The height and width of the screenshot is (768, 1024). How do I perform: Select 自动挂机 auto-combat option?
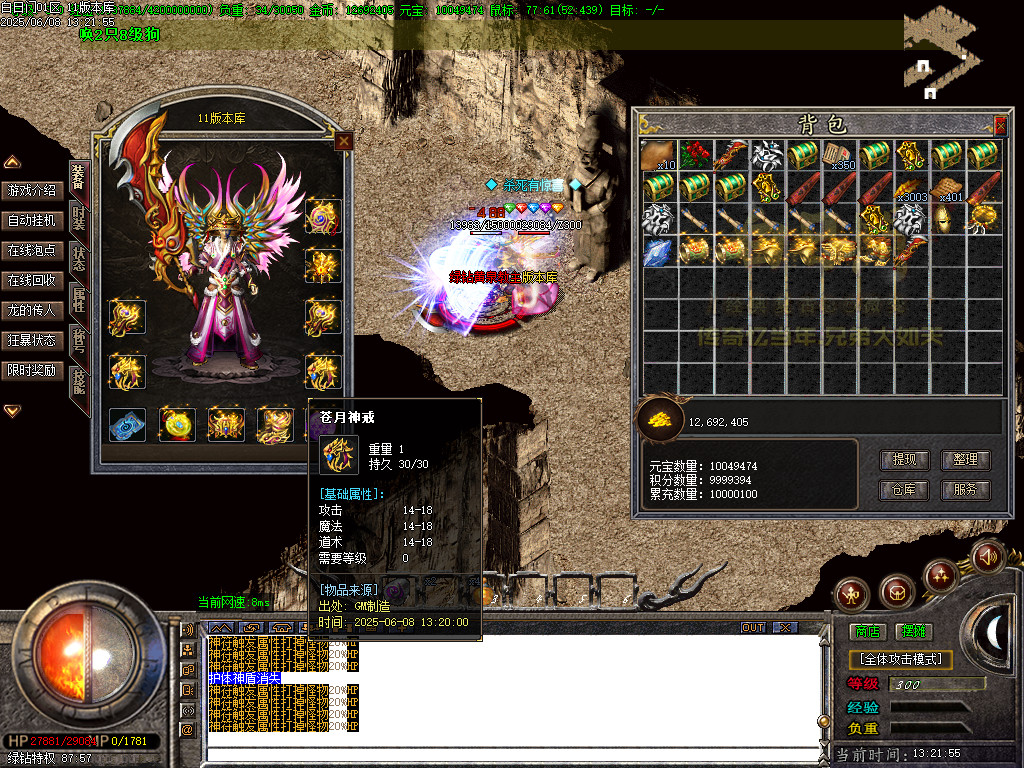[33, 220]
